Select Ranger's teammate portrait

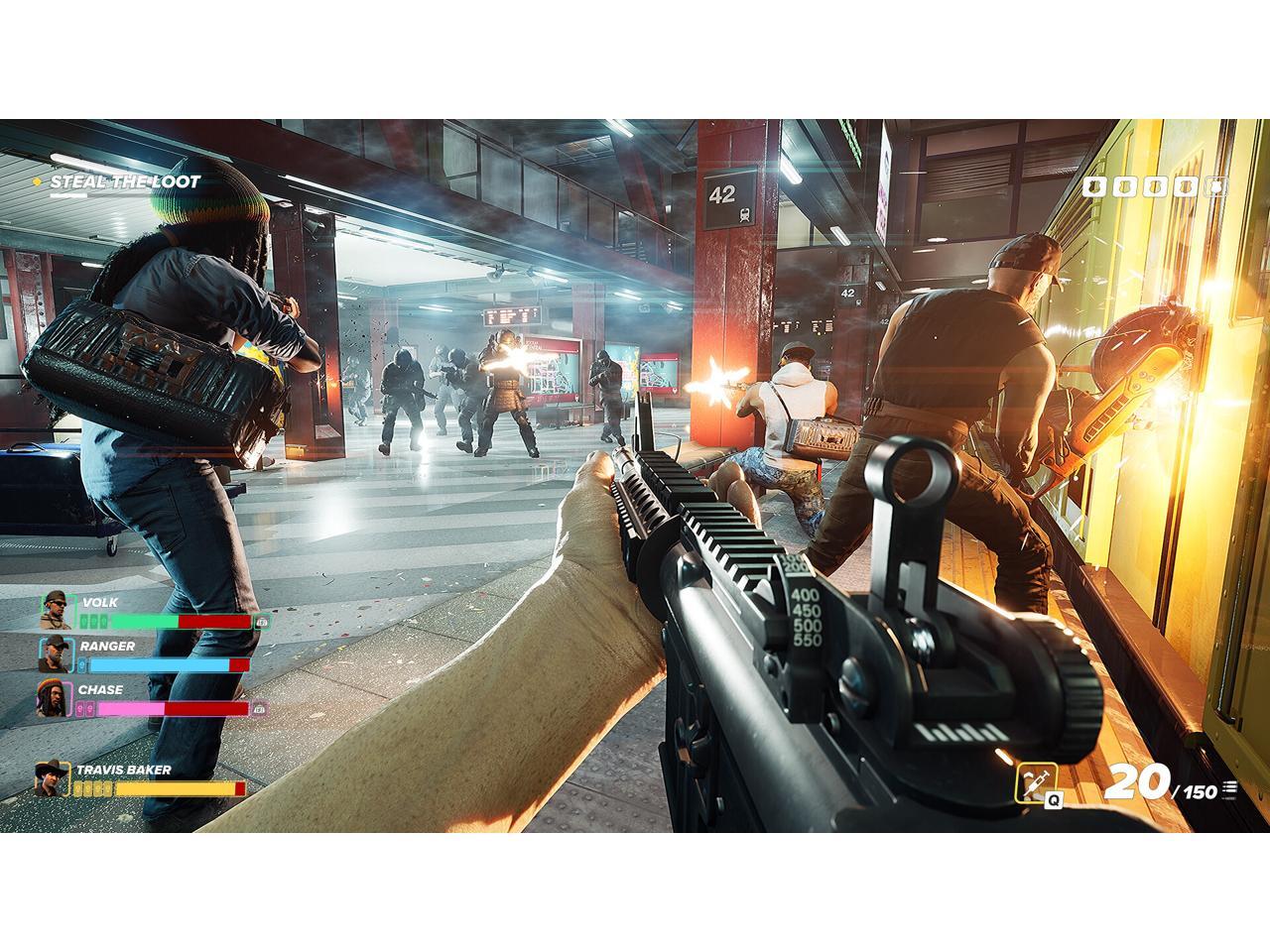pos(54,654)
